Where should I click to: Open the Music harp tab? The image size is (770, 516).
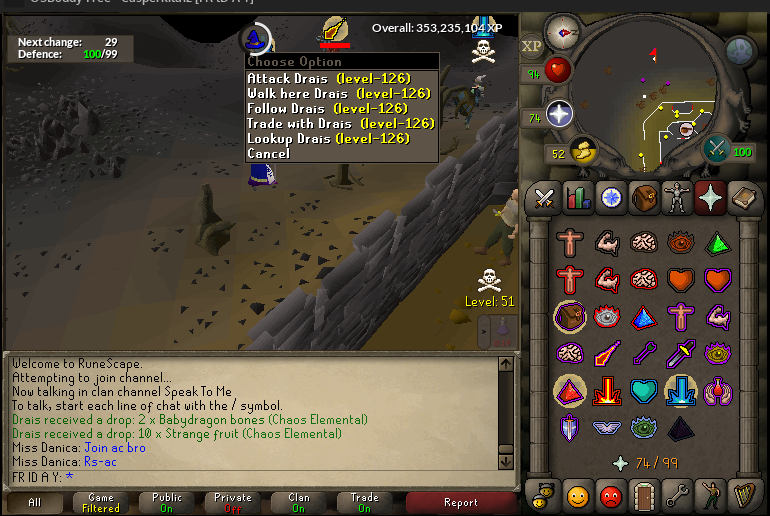point(743,494)
